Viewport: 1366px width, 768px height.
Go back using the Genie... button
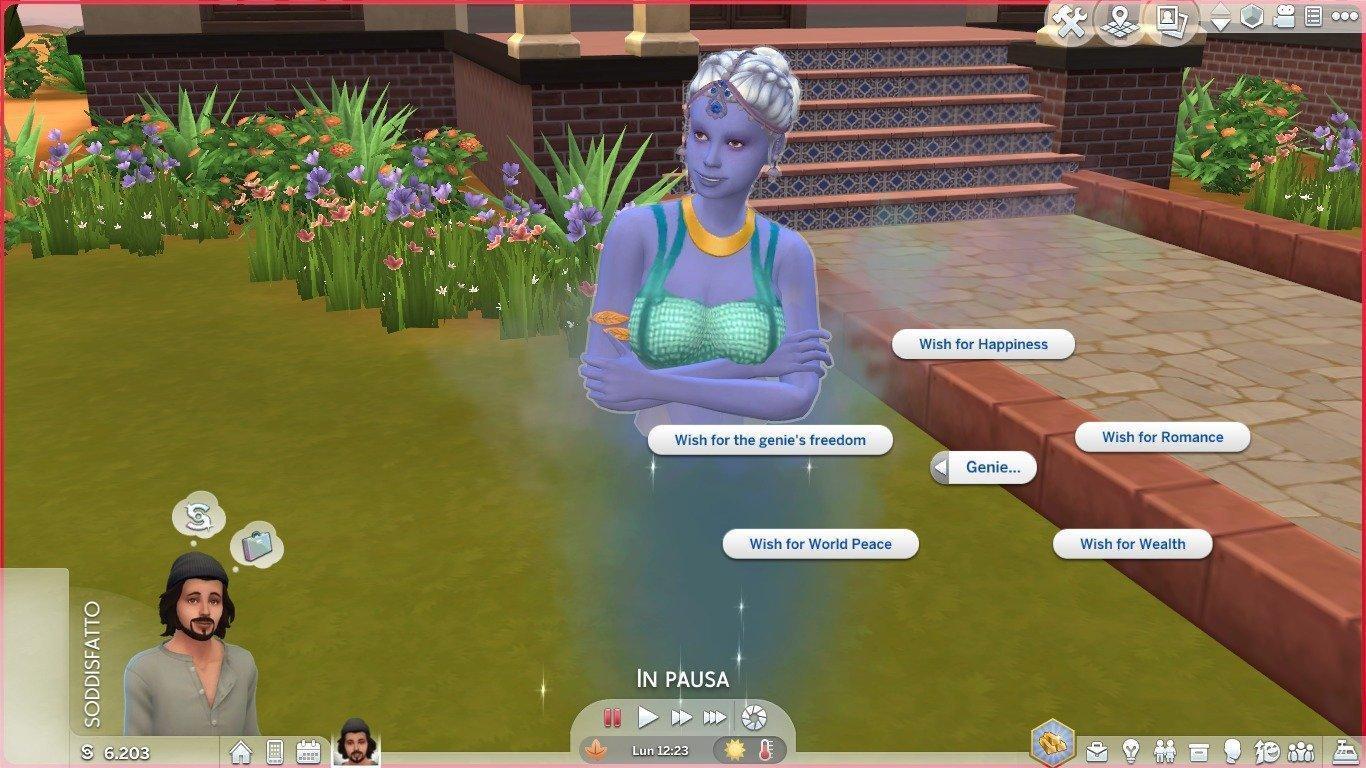pos(984,467)
